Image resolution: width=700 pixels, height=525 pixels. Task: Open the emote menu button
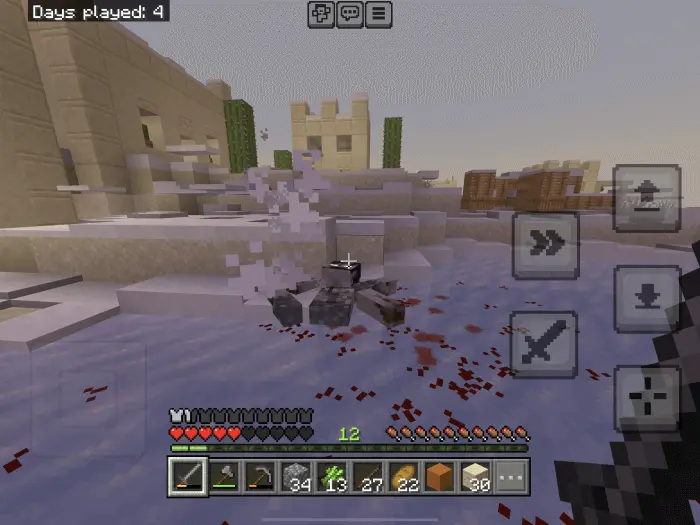tap(322, 14)
